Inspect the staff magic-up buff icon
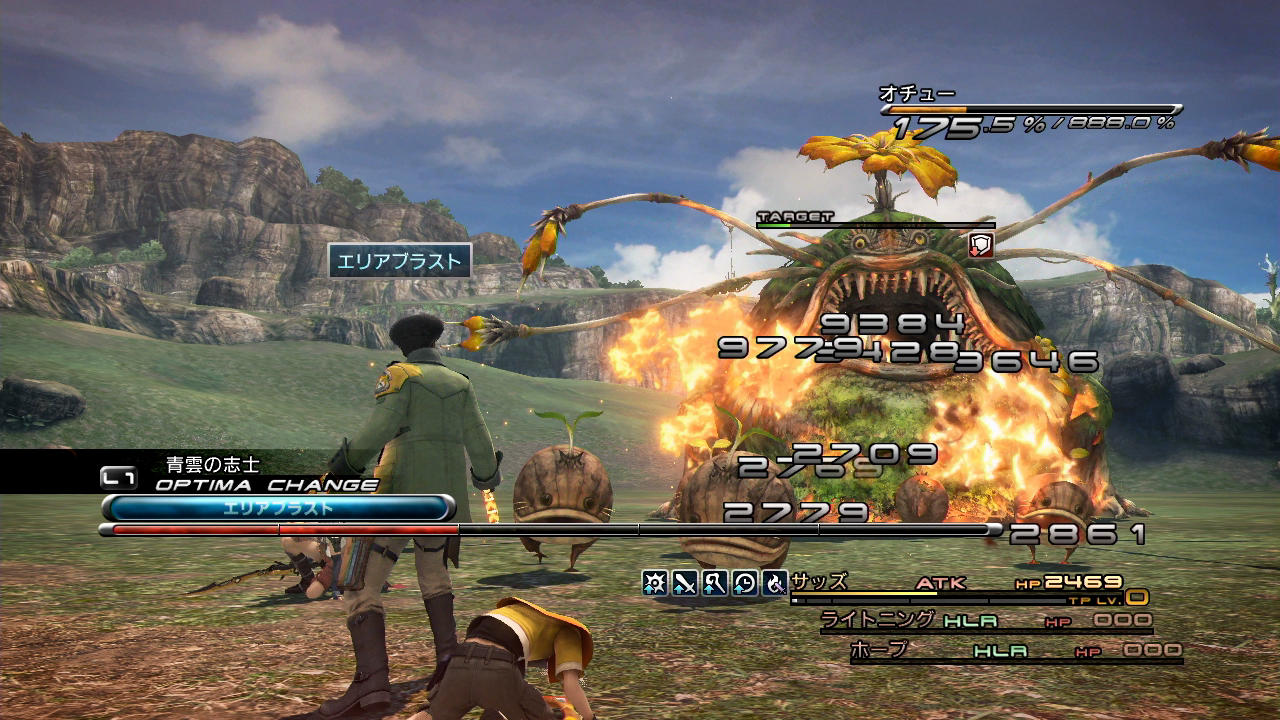The image size is (1280, 720). 715,582
